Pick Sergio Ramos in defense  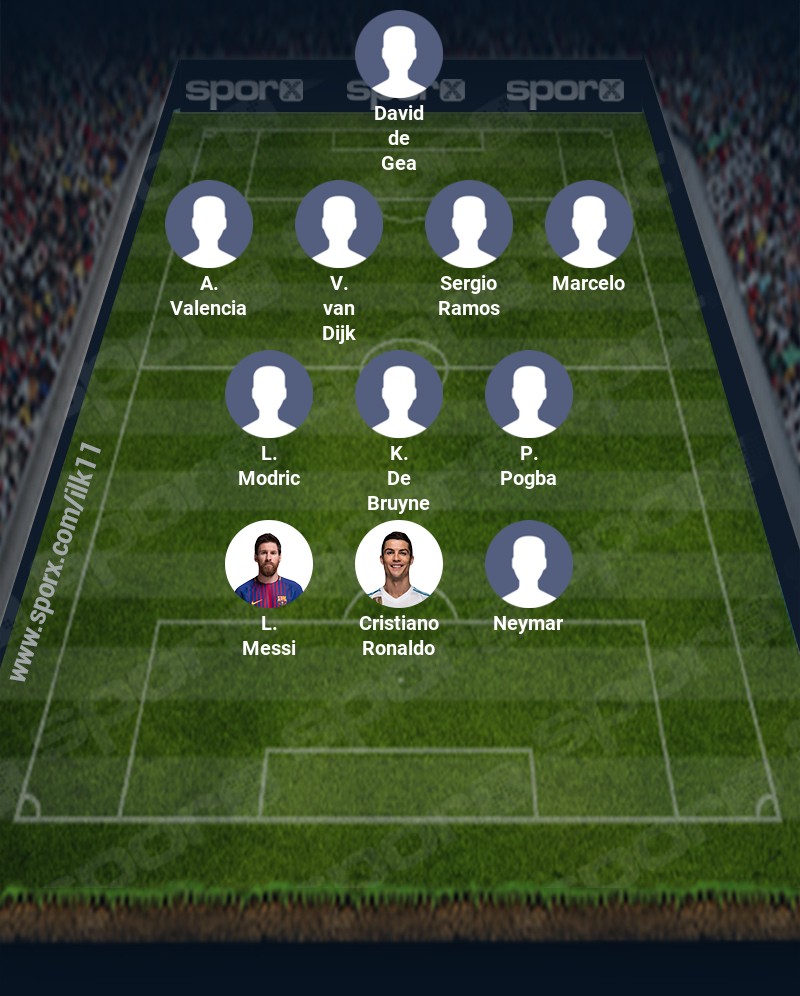coord(469,224)
